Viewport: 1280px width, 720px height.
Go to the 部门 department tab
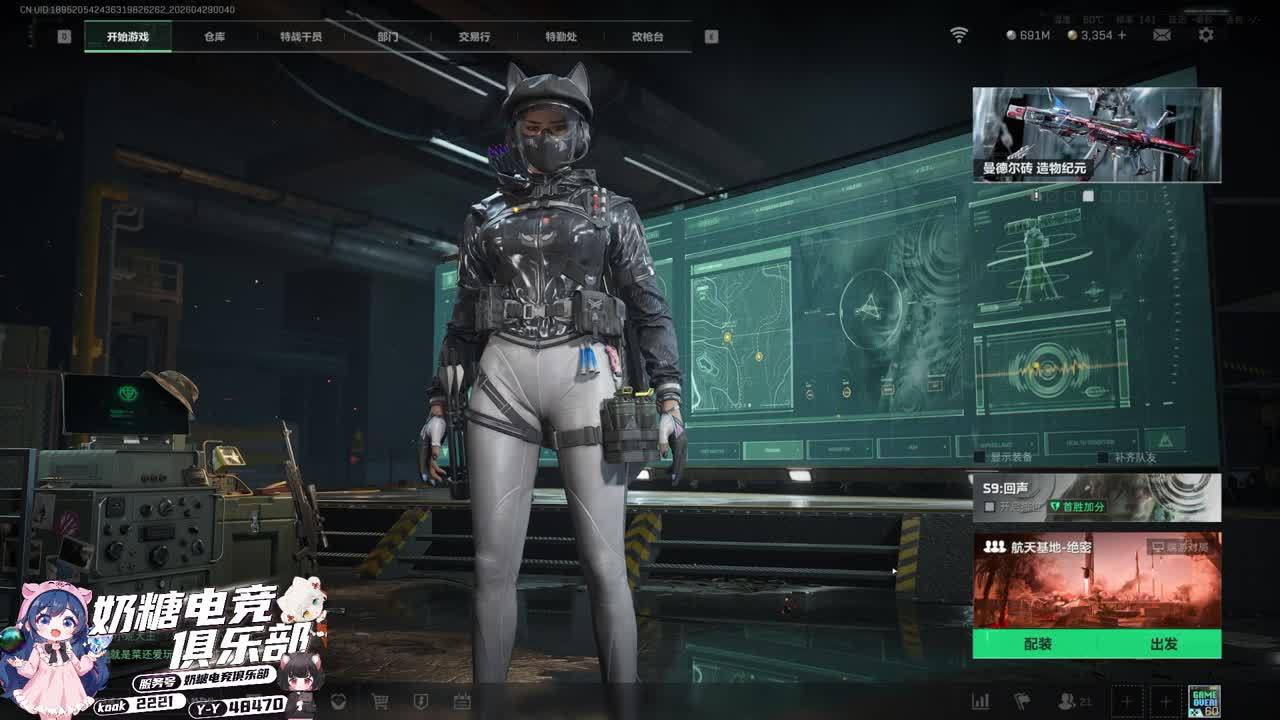388,37
